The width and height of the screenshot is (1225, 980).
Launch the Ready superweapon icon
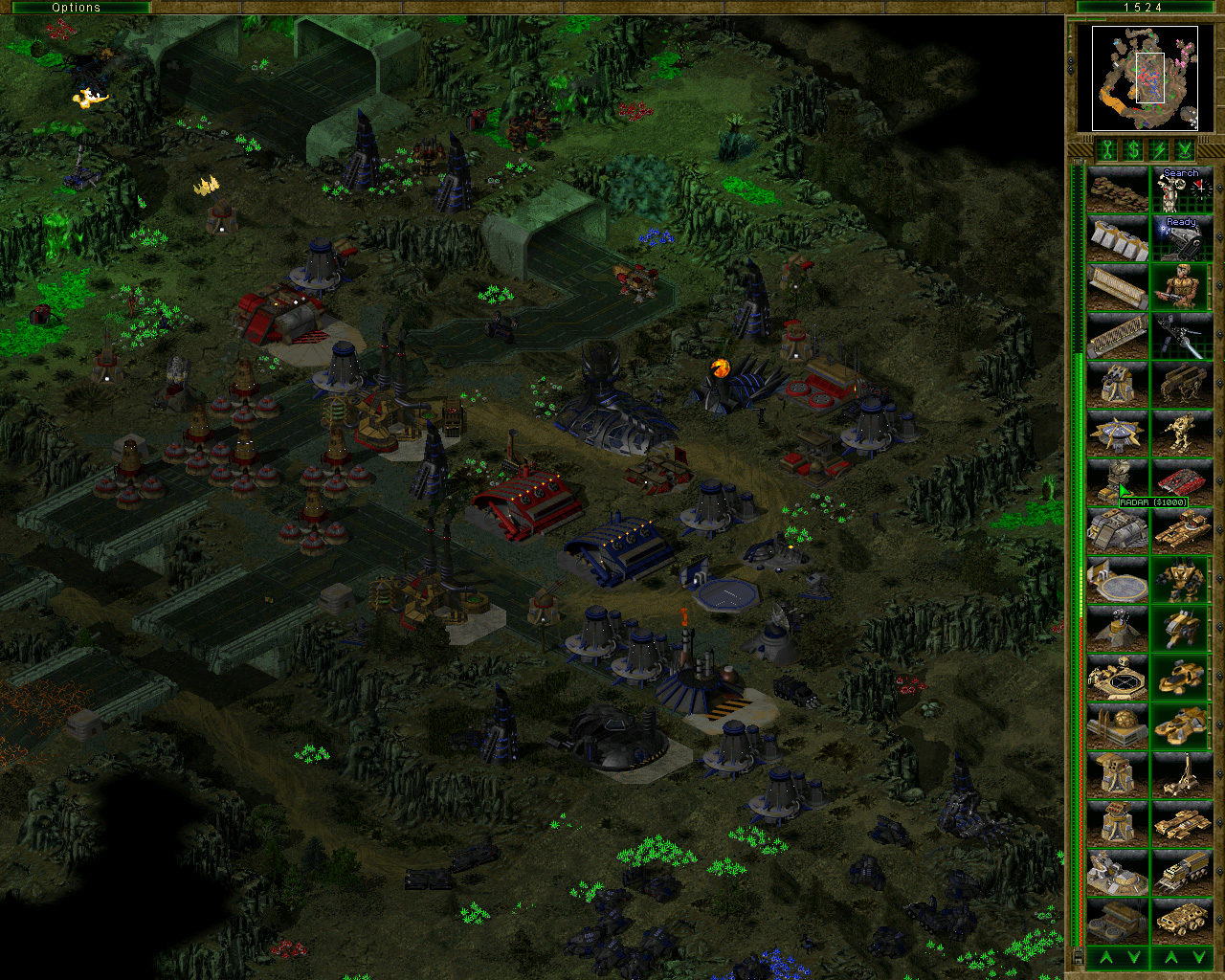(1182, 238)
